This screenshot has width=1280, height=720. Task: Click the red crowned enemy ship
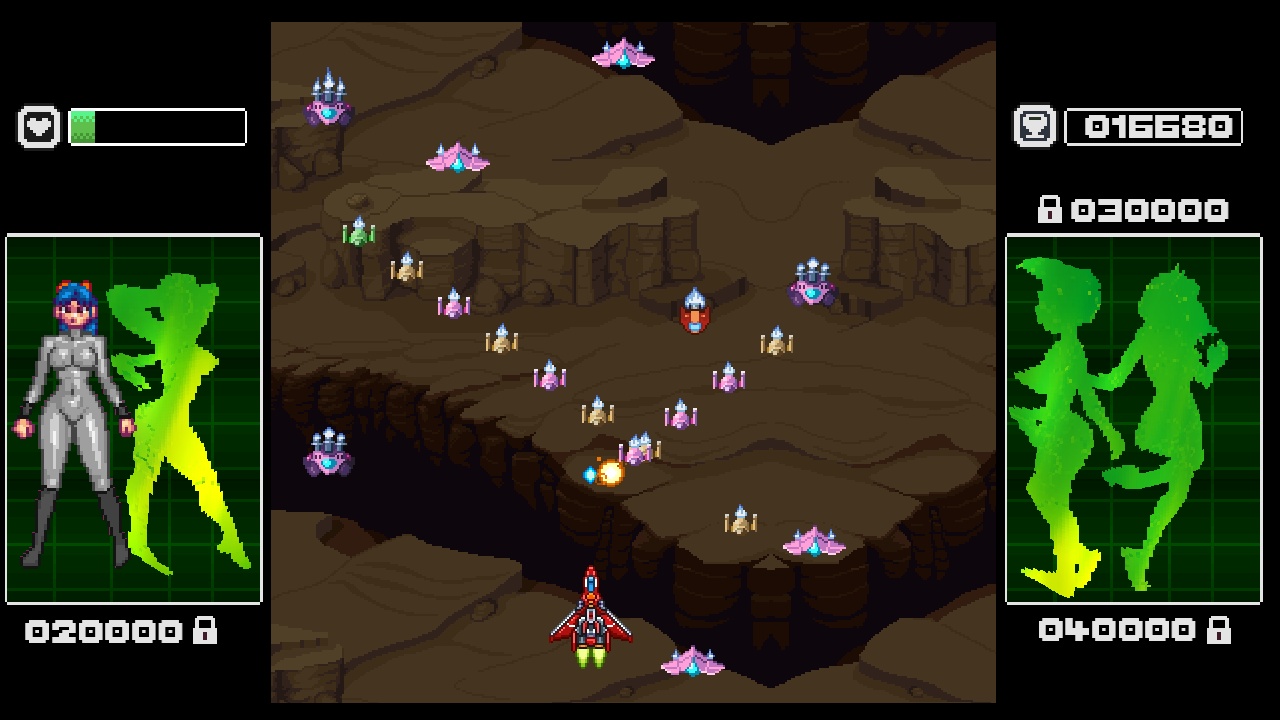[695, 310]
